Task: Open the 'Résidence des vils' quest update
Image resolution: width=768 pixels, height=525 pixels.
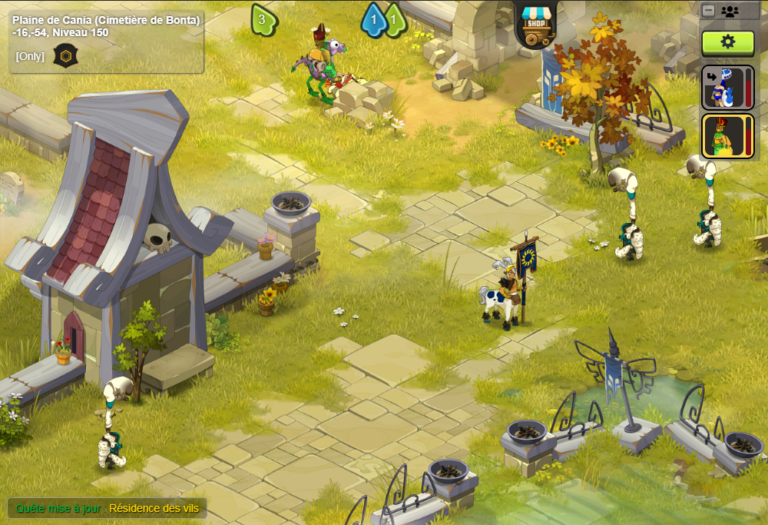Action: 154,508
